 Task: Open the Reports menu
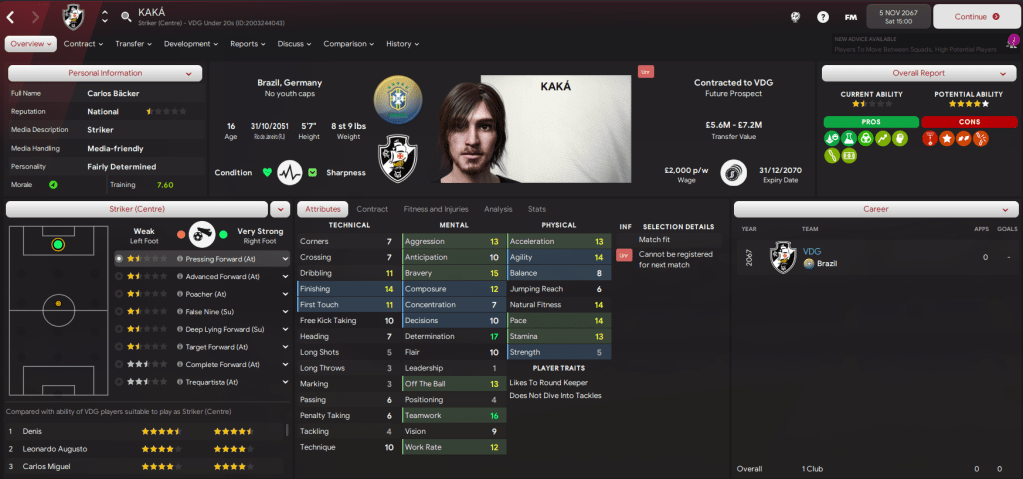[247, 44]
